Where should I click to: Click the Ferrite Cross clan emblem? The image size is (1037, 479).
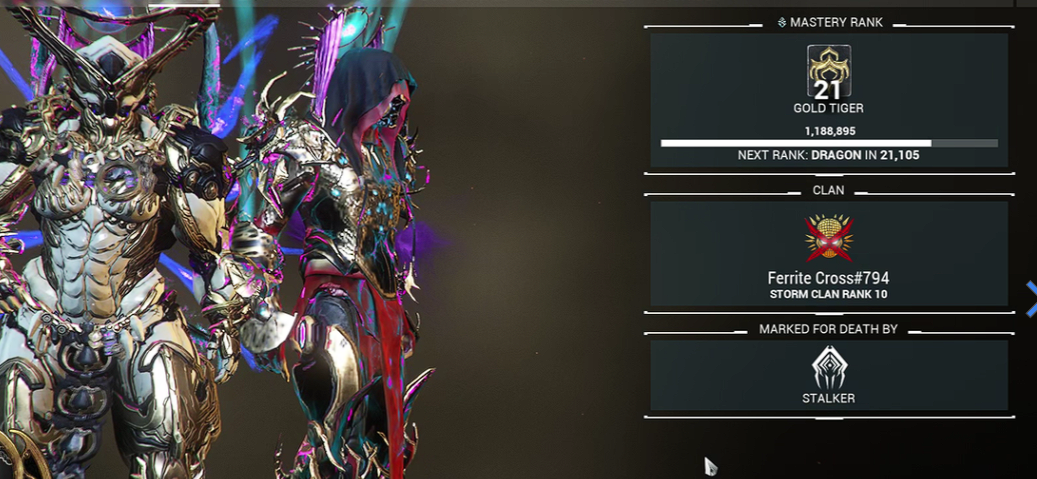829,239
